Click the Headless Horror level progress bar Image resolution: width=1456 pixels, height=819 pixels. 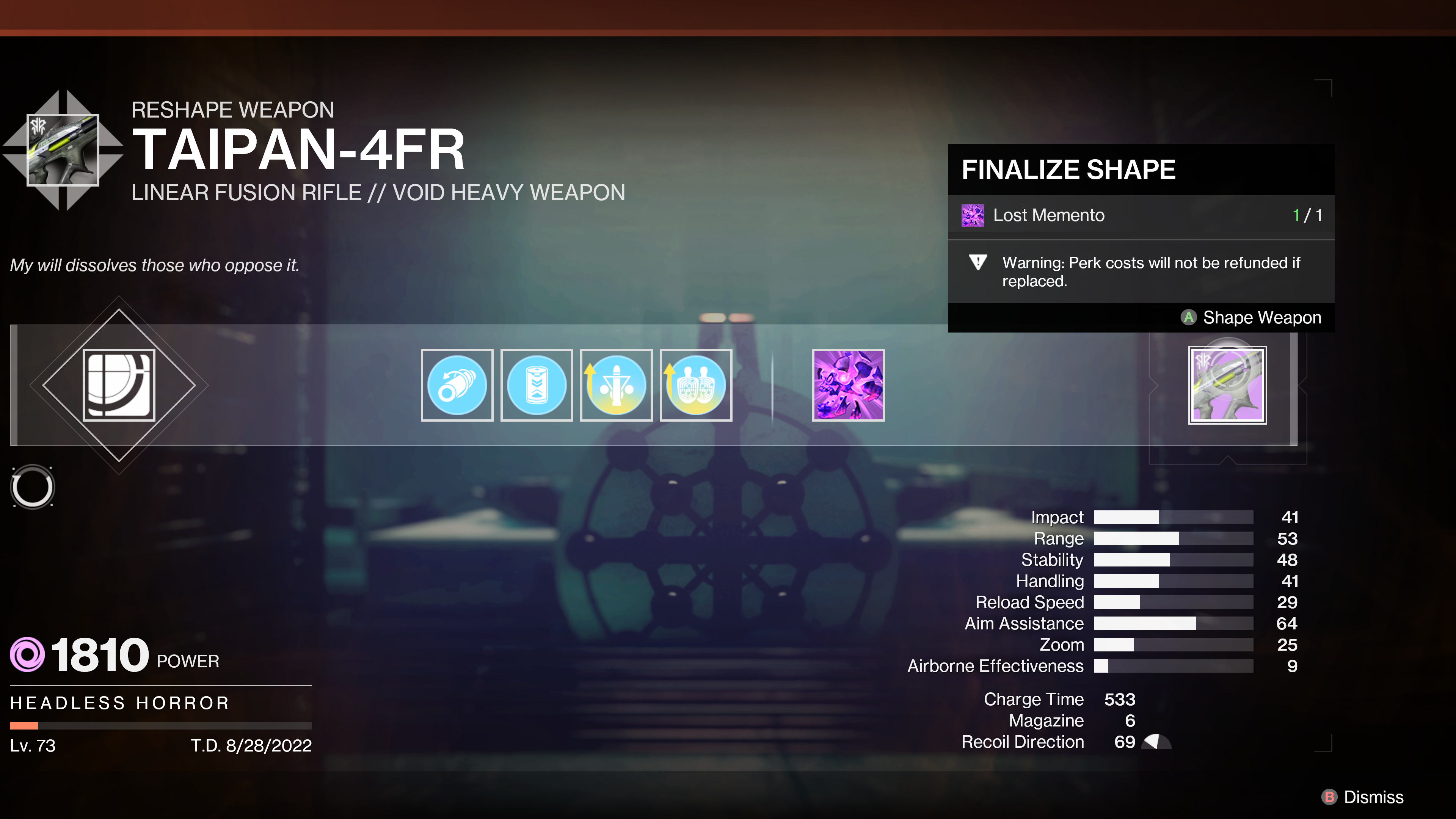[160, 725]
